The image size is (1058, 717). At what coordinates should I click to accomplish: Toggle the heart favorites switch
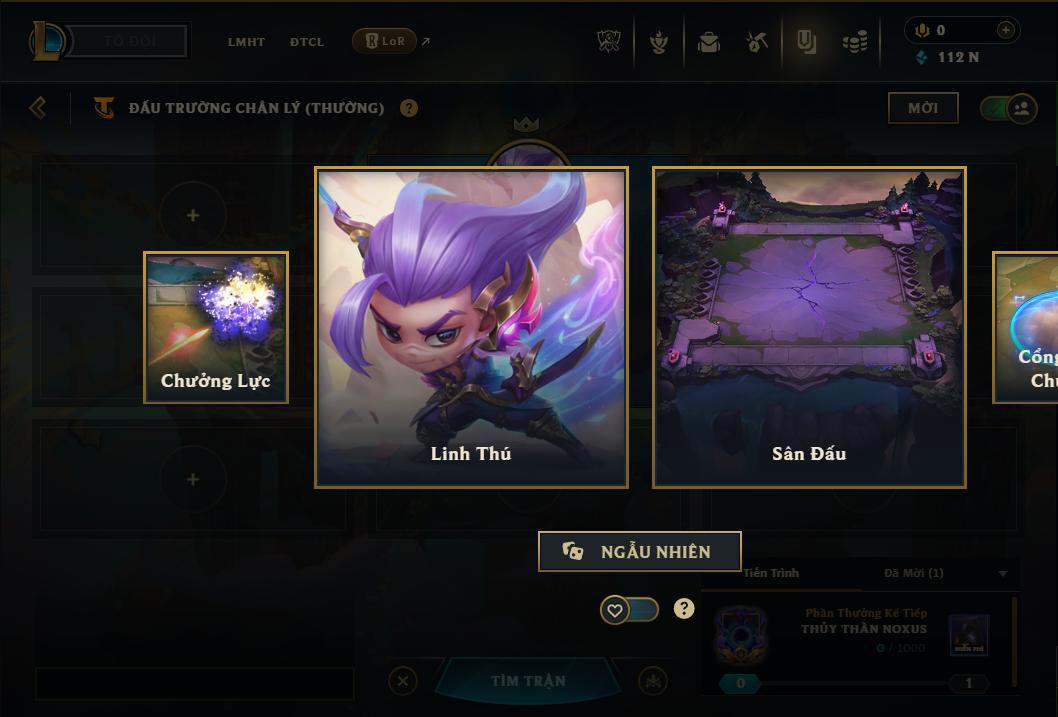tap(629, 609)
